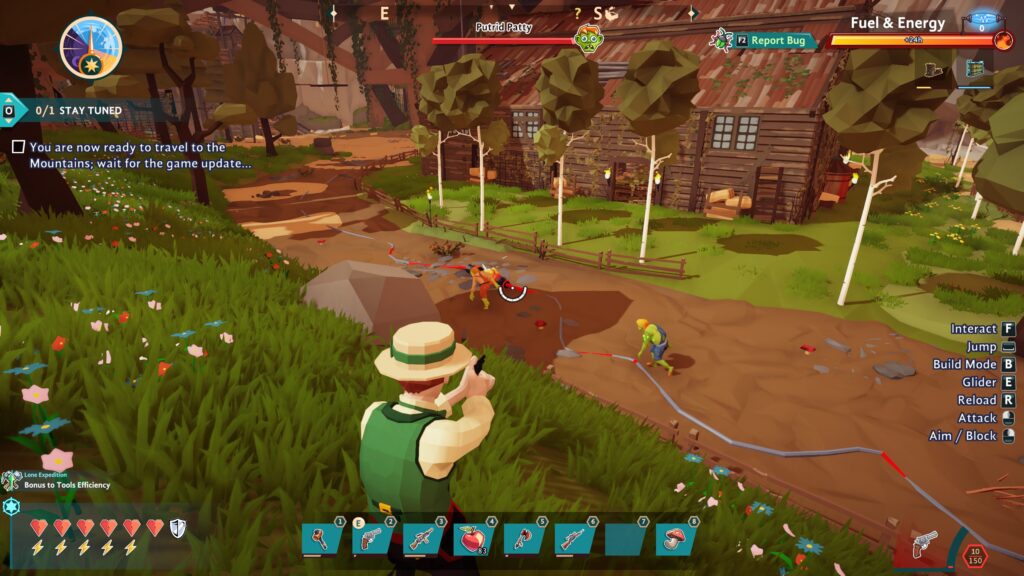Image resolution: width=1024 pixels, height=576 pixels.
Task: Select the blue energy pulse icon
Action: [x=981, y=20]
